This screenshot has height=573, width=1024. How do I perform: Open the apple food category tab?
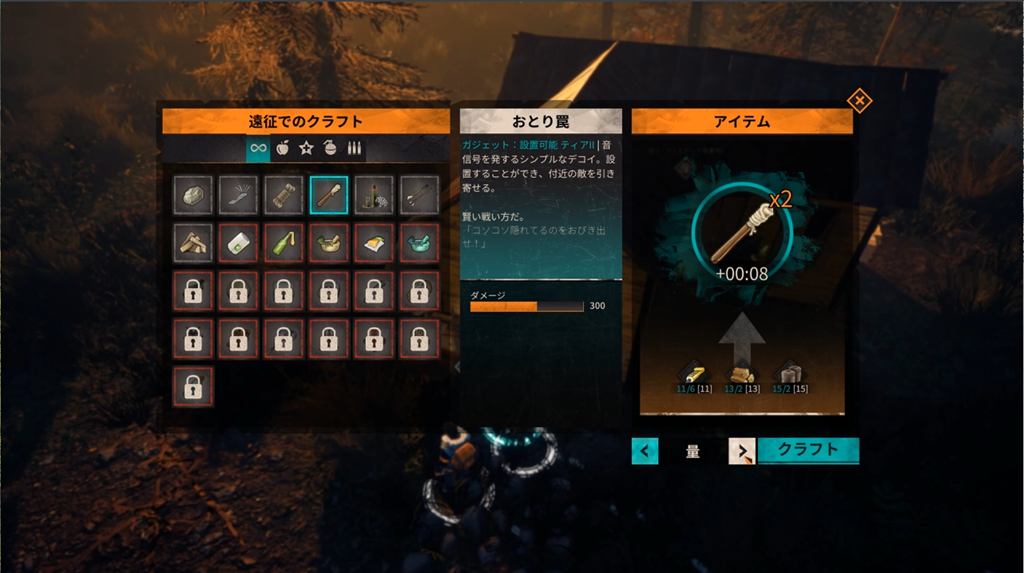click(x=283, y=149)
